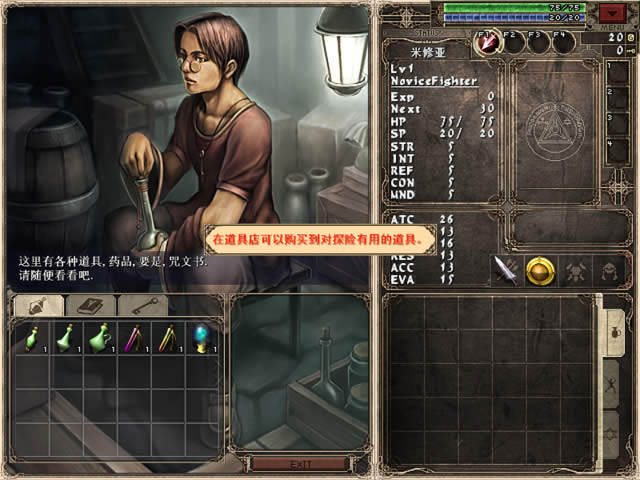Image resolution: width=640 pixels, height=480 pixels.
Task: Switch to the key shop tab
Action: coord(142,305)
